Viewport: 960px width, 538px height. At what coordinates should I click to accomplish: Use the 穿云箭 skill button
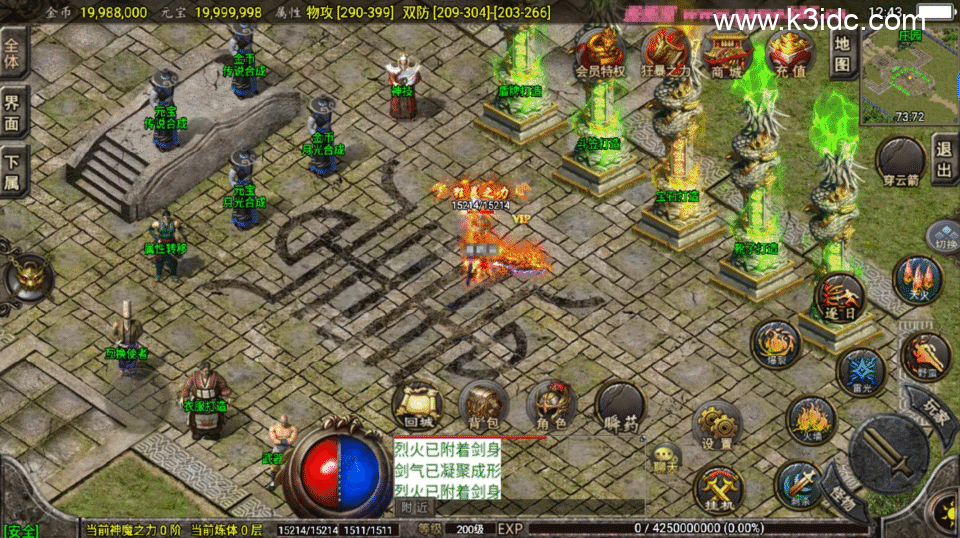tap(900, 161)
